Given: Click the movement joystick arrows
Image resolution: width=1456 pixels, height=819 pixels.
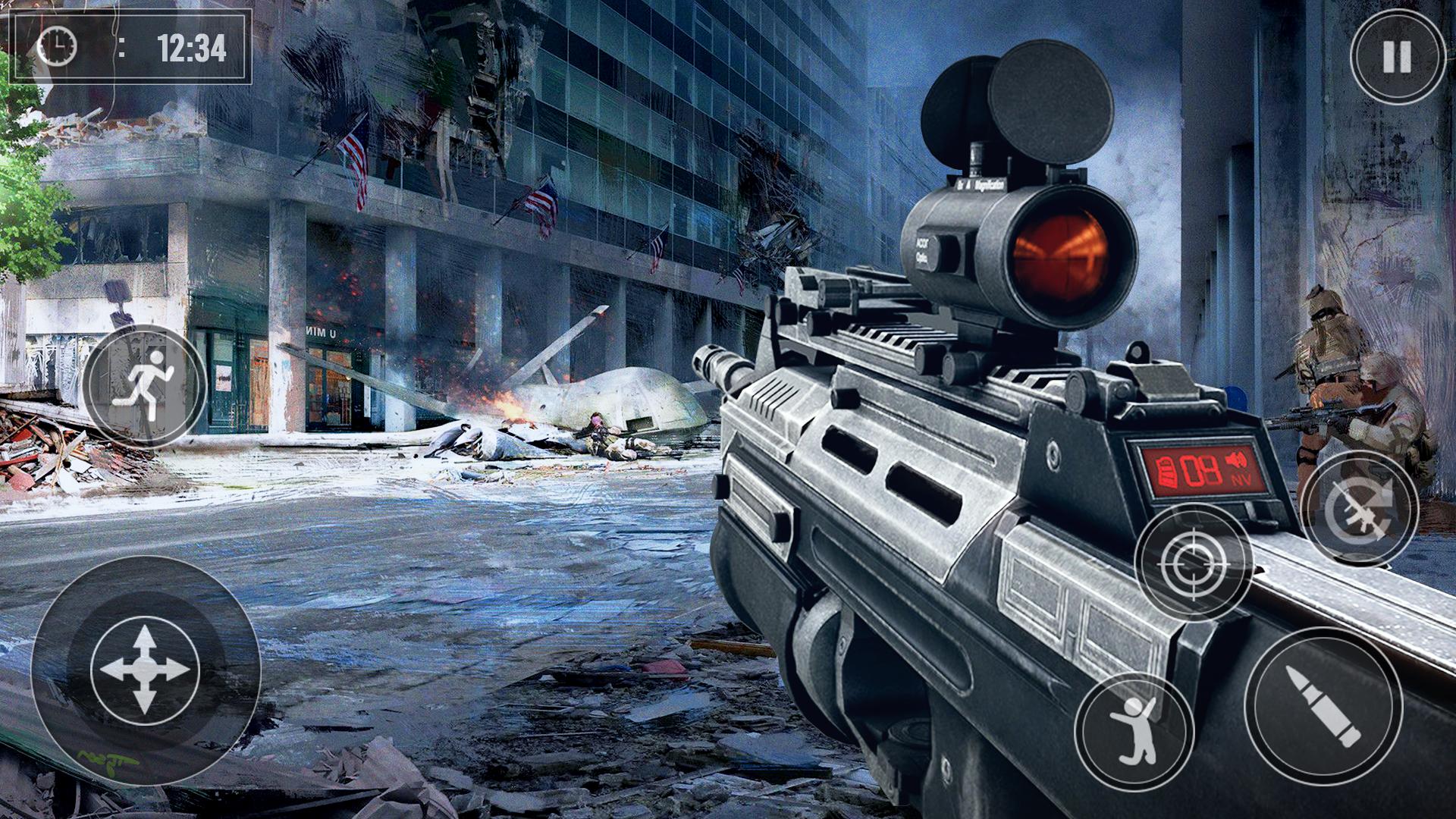Looking at the screenshot, I should (x=145, y=670).
